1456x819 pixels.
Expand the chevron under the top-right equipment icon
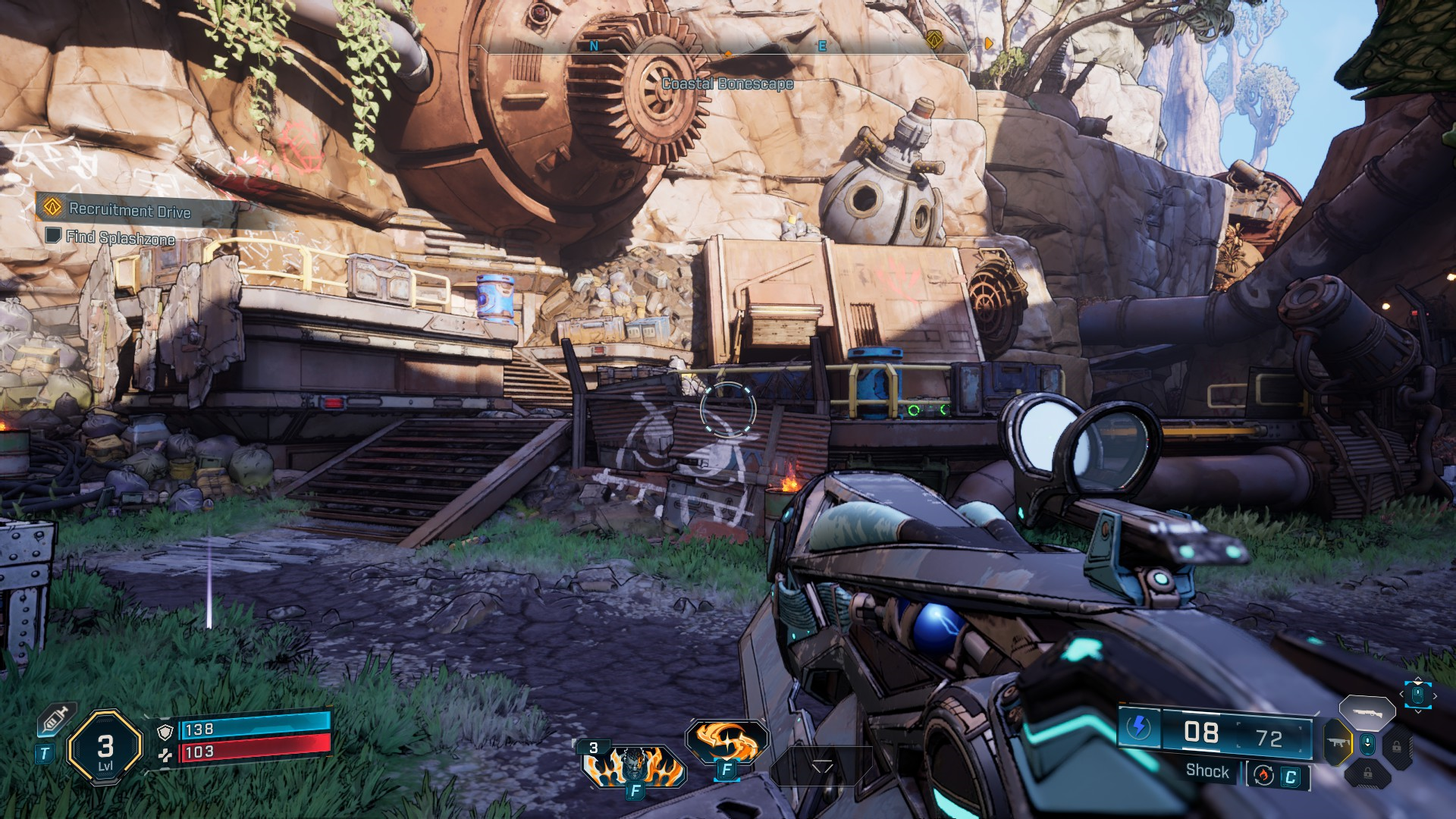tap(1417, 711)
